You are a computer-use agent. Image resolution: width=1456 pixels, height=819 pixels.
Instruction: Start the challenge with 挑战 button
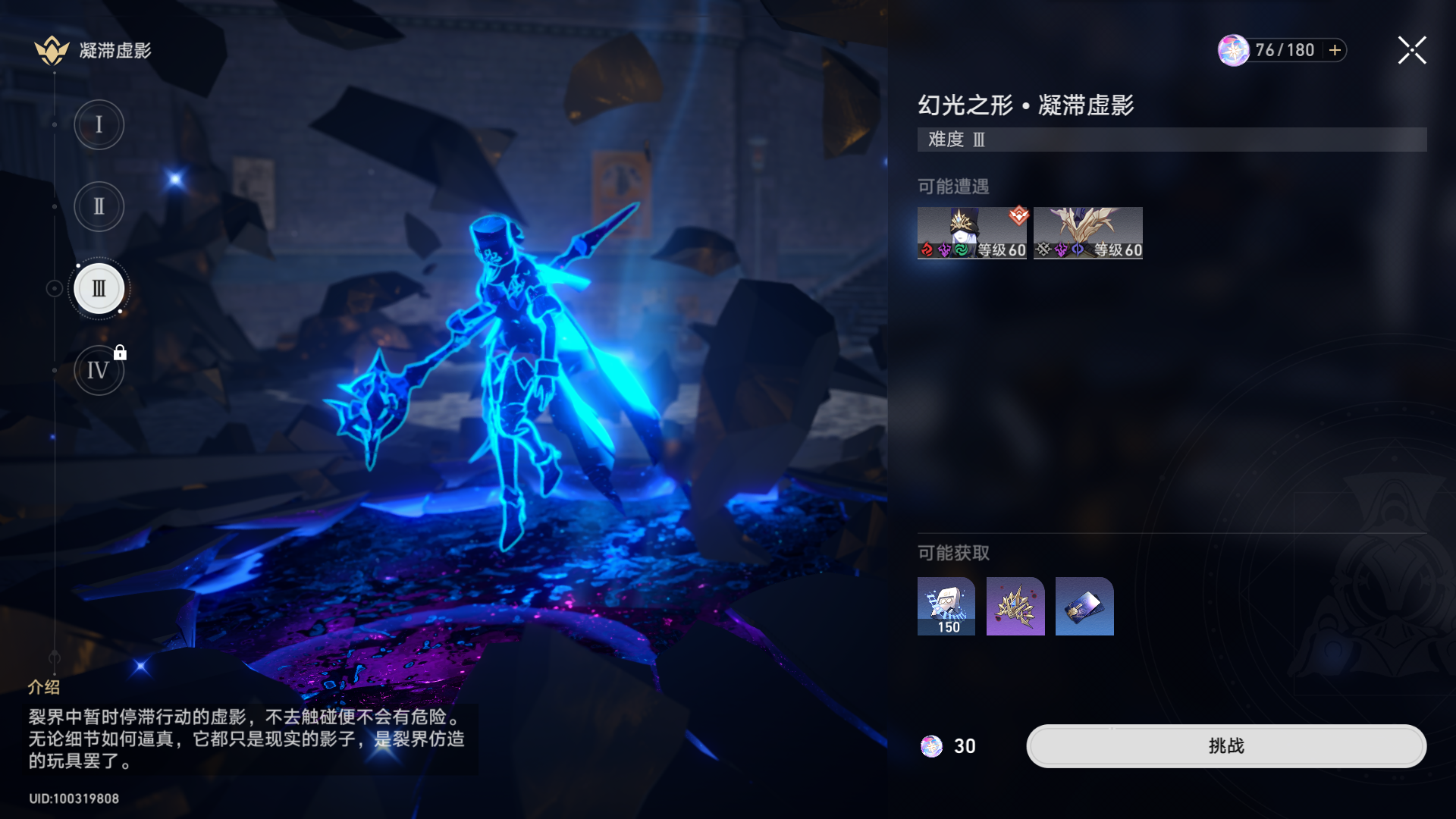tap(1225, 746)
